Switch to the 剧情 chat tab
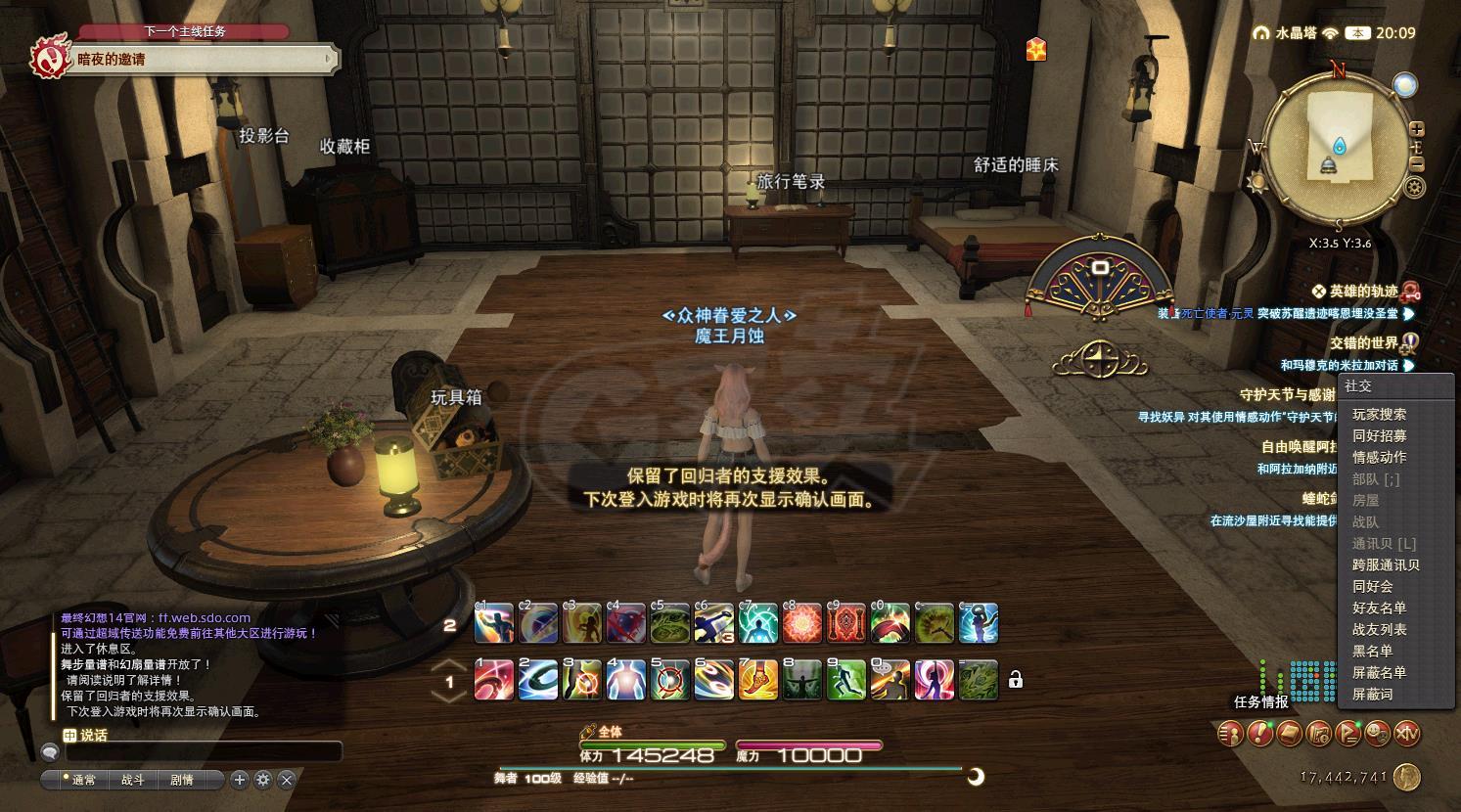Viewport: 1461px width, 812px height. pos(182,780)
